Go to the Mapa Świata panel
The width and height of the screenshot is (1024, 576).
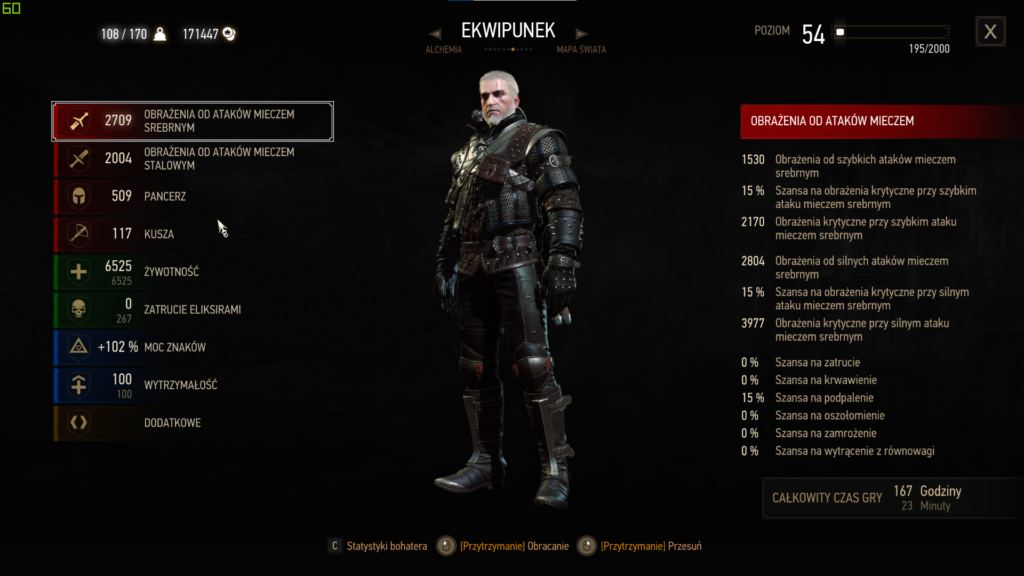pyautogui.click(x=581, y=49)
